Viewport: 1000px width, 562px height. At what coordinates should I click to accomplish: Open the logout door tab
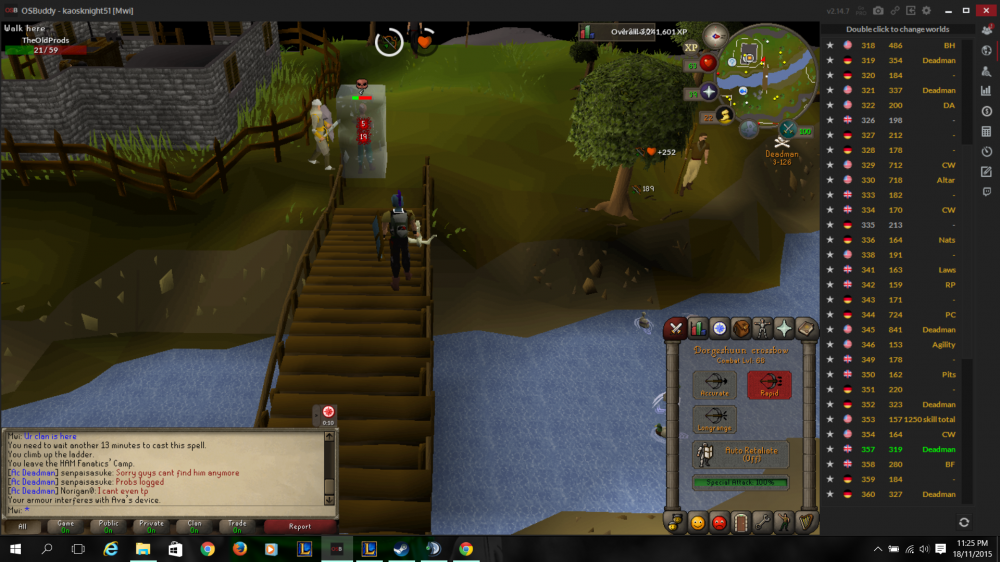point(741,522)
